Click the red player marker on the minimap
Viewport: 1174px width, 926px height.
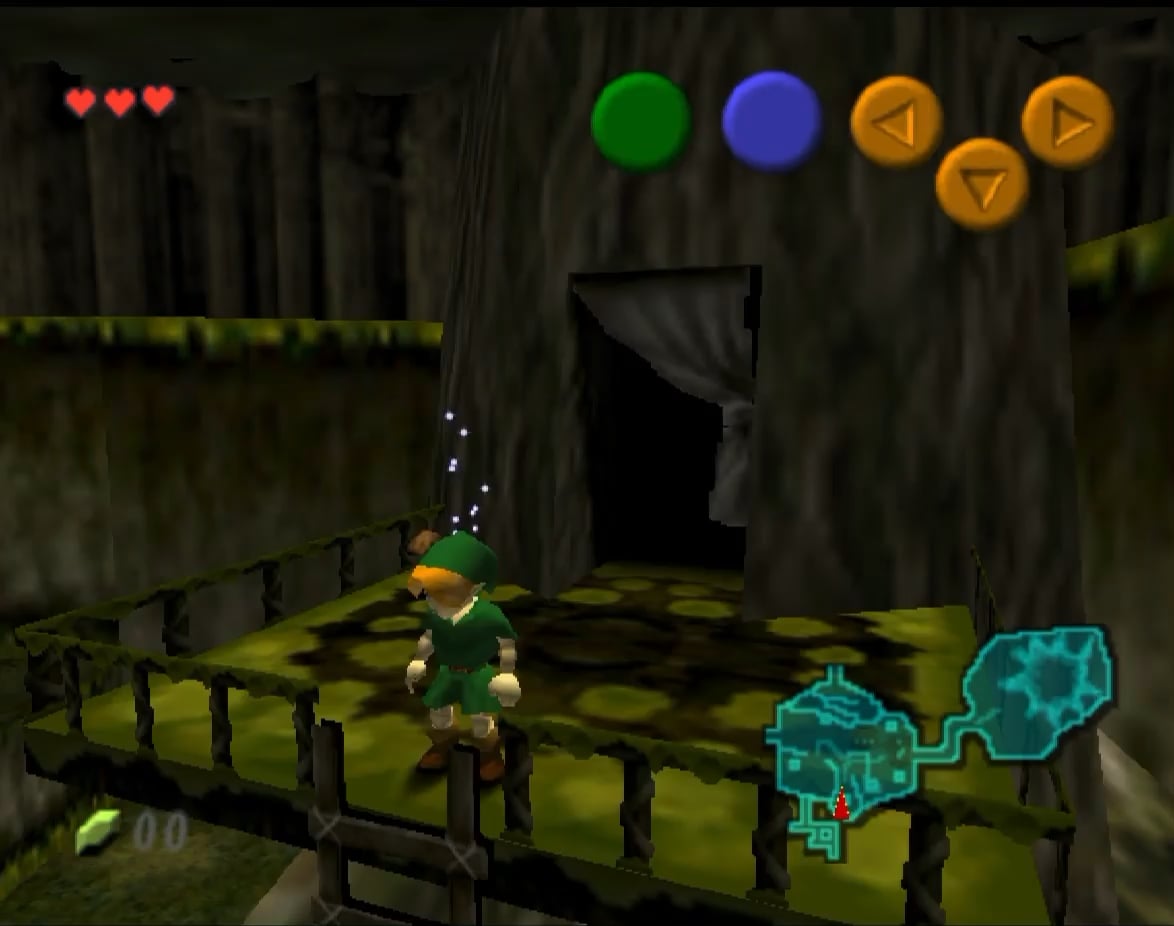coord(841,804)
